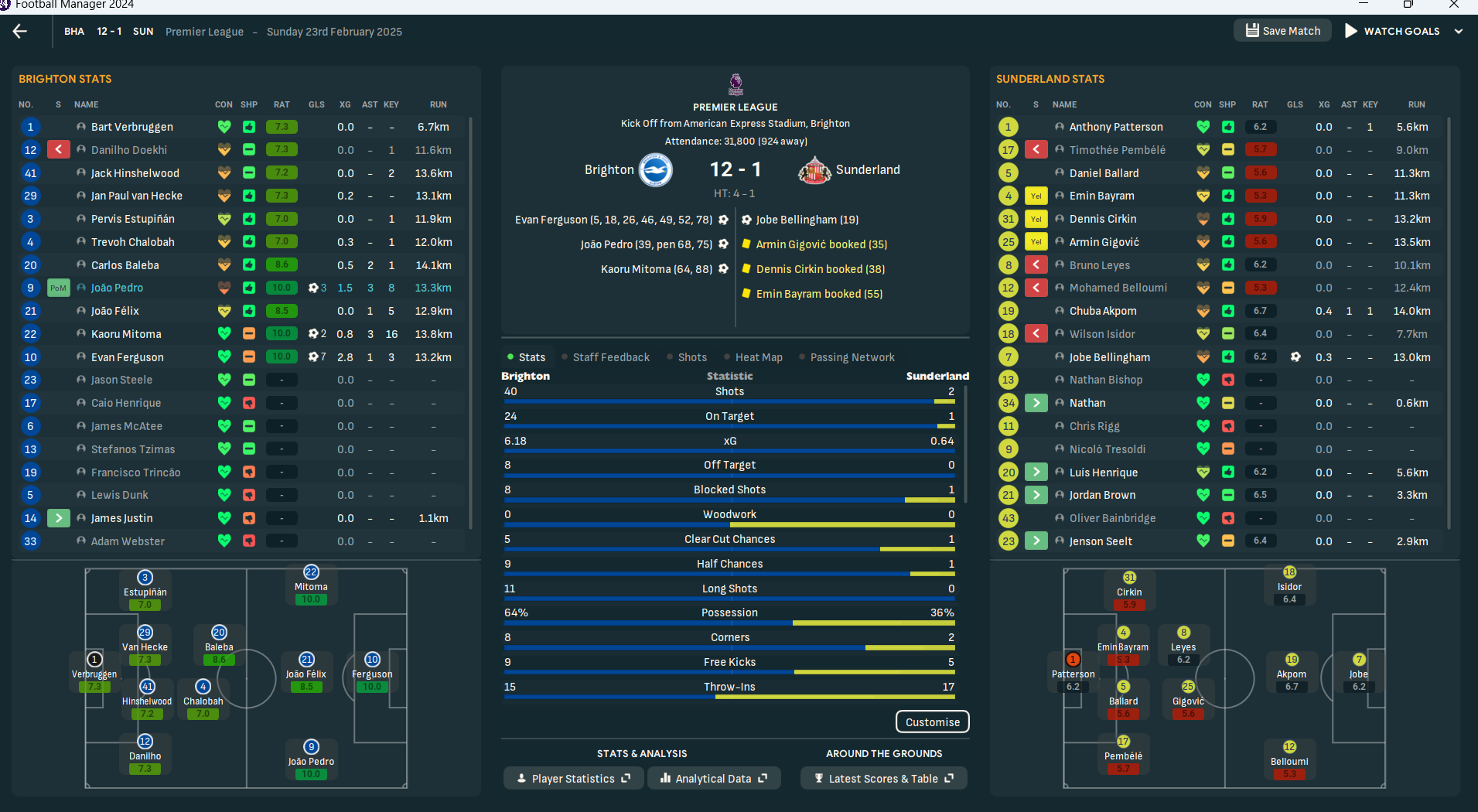Show Latest Scores & Table
The width and height of the screenshot is (1478, 812).
883,779
